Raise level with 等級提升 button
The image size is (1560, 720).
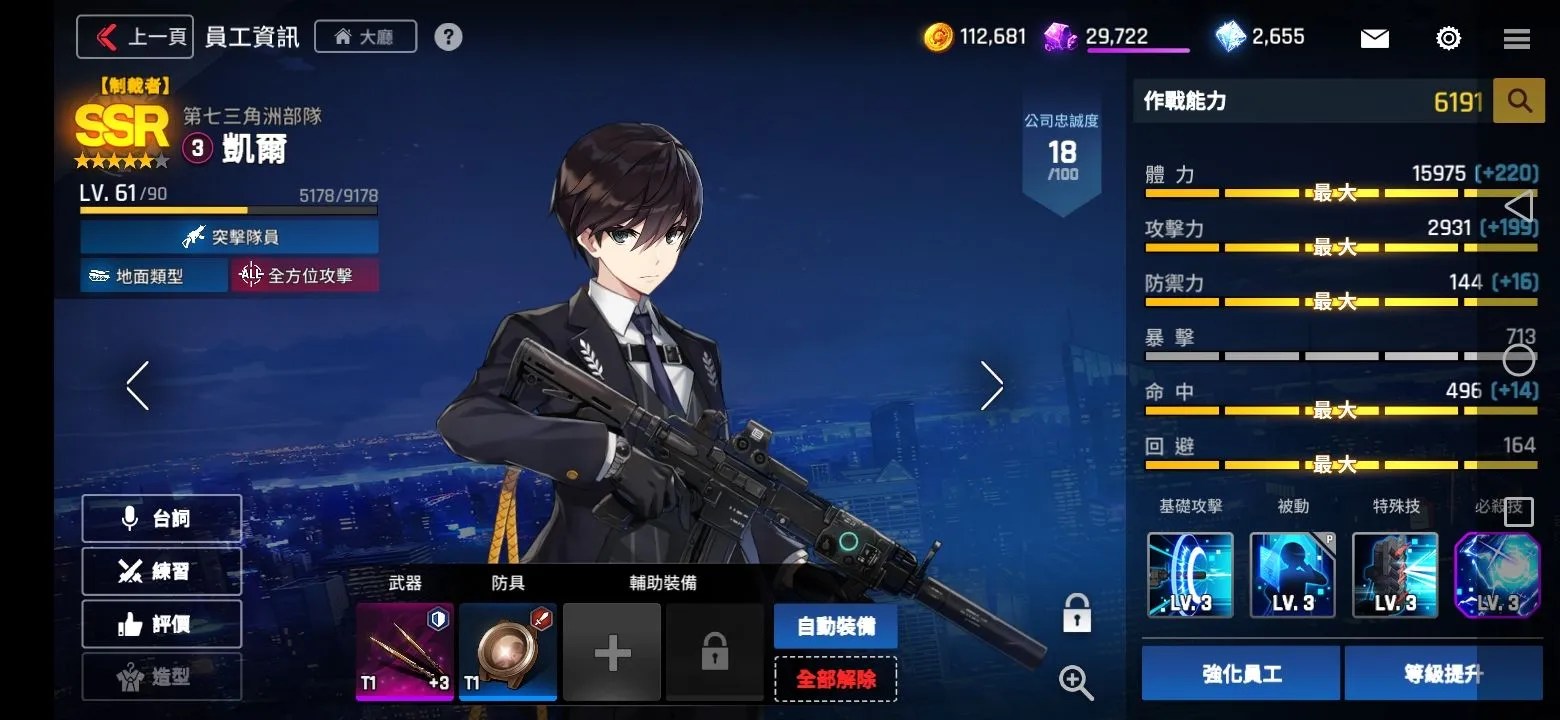(1443, 673)
